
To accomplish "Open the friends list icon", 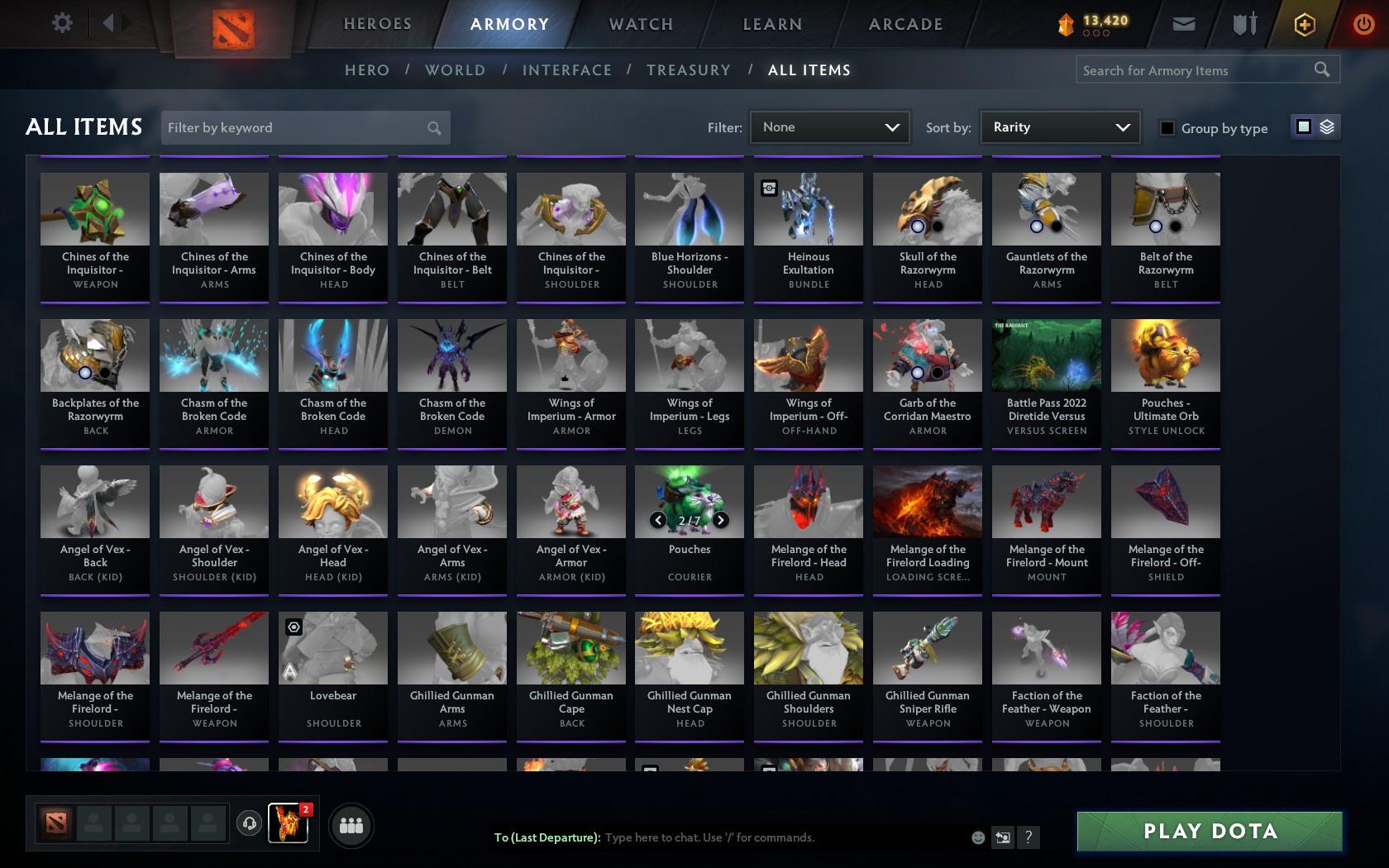I will pos(351,824).
